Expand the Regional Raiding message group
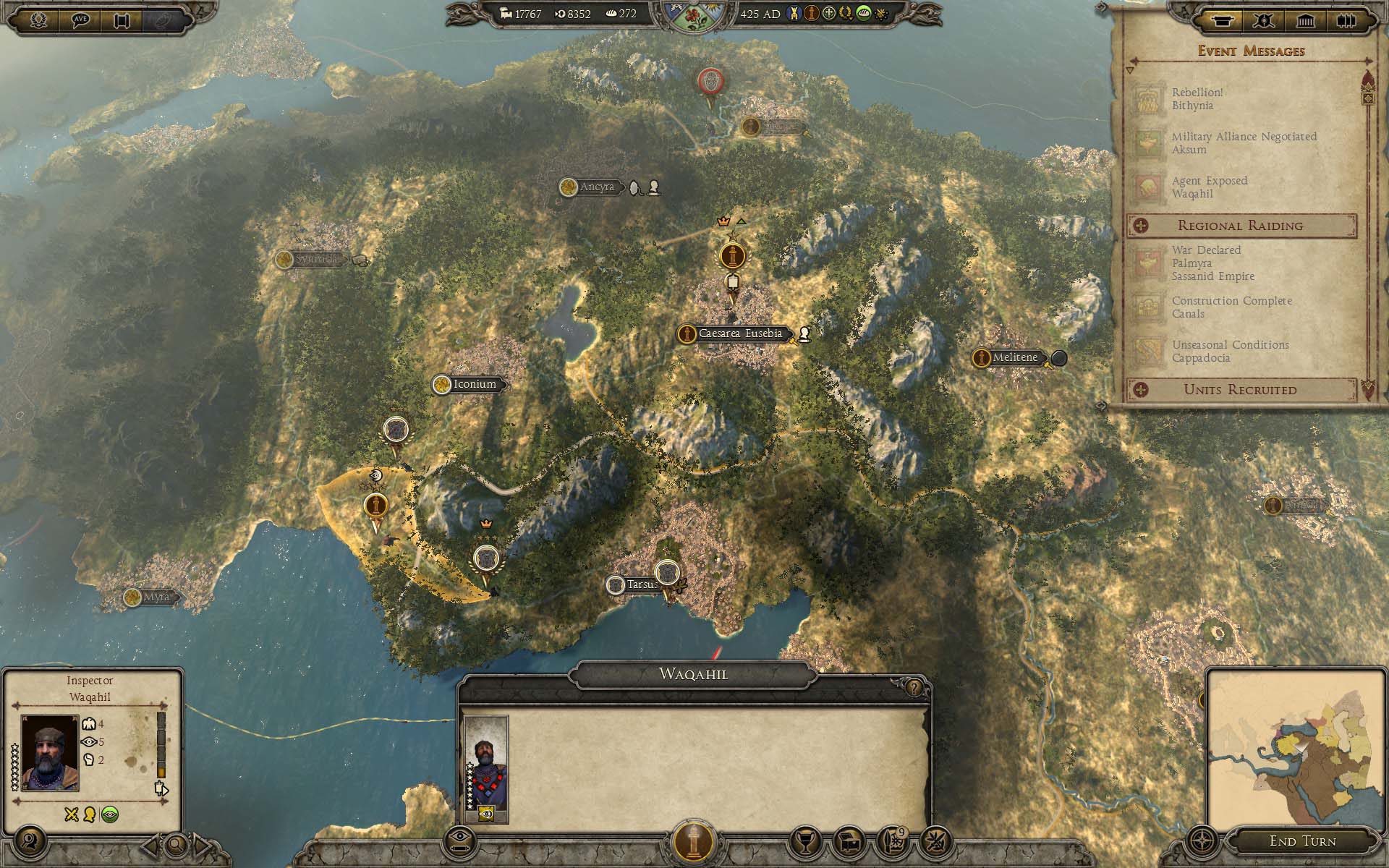The height and width of the screenshot is (868, 1389). [1241, 226]
